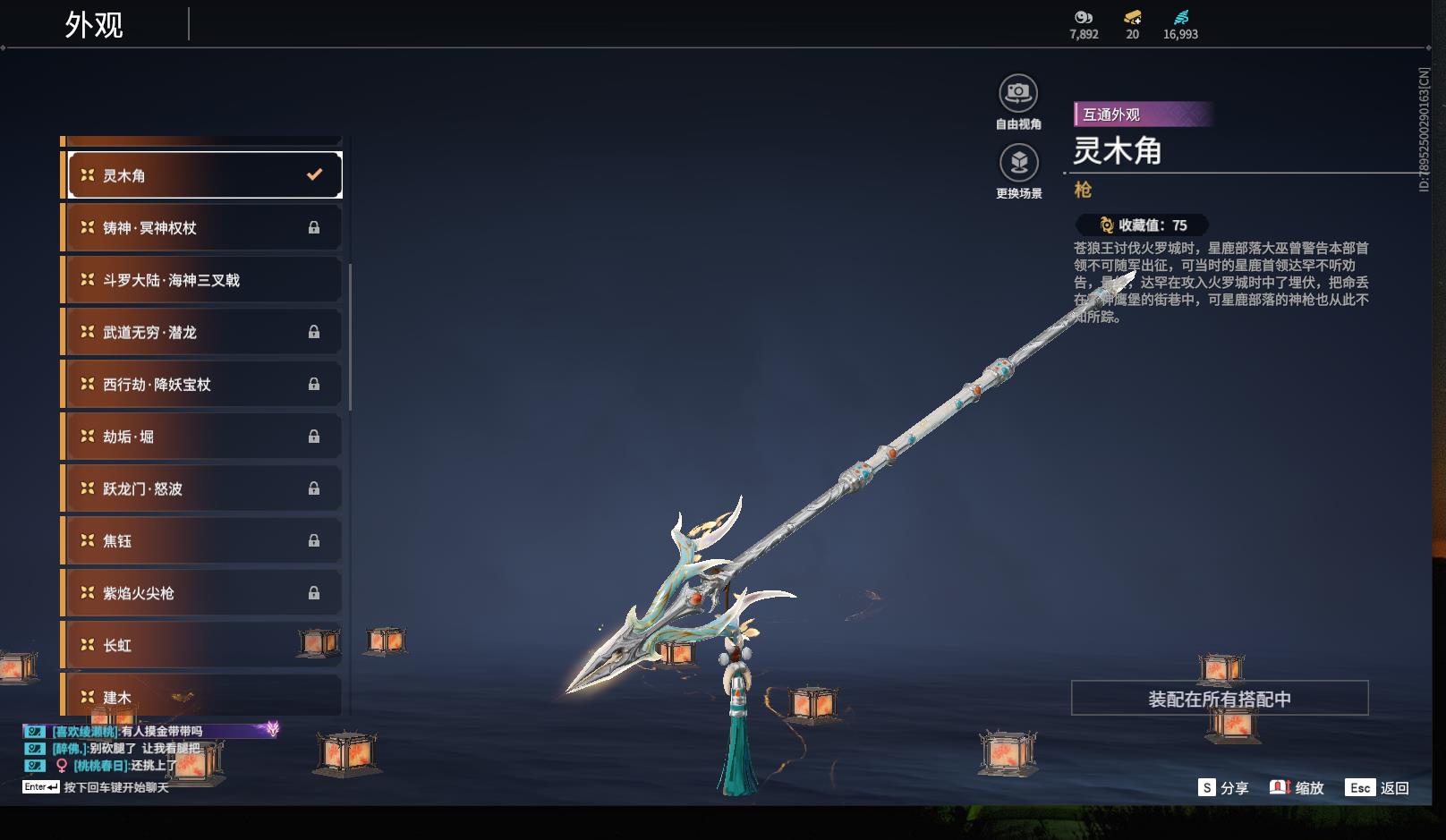The image size is (1446, 840).
Task: Choose the 长虹 spear skin
Action: coord(205,645)
